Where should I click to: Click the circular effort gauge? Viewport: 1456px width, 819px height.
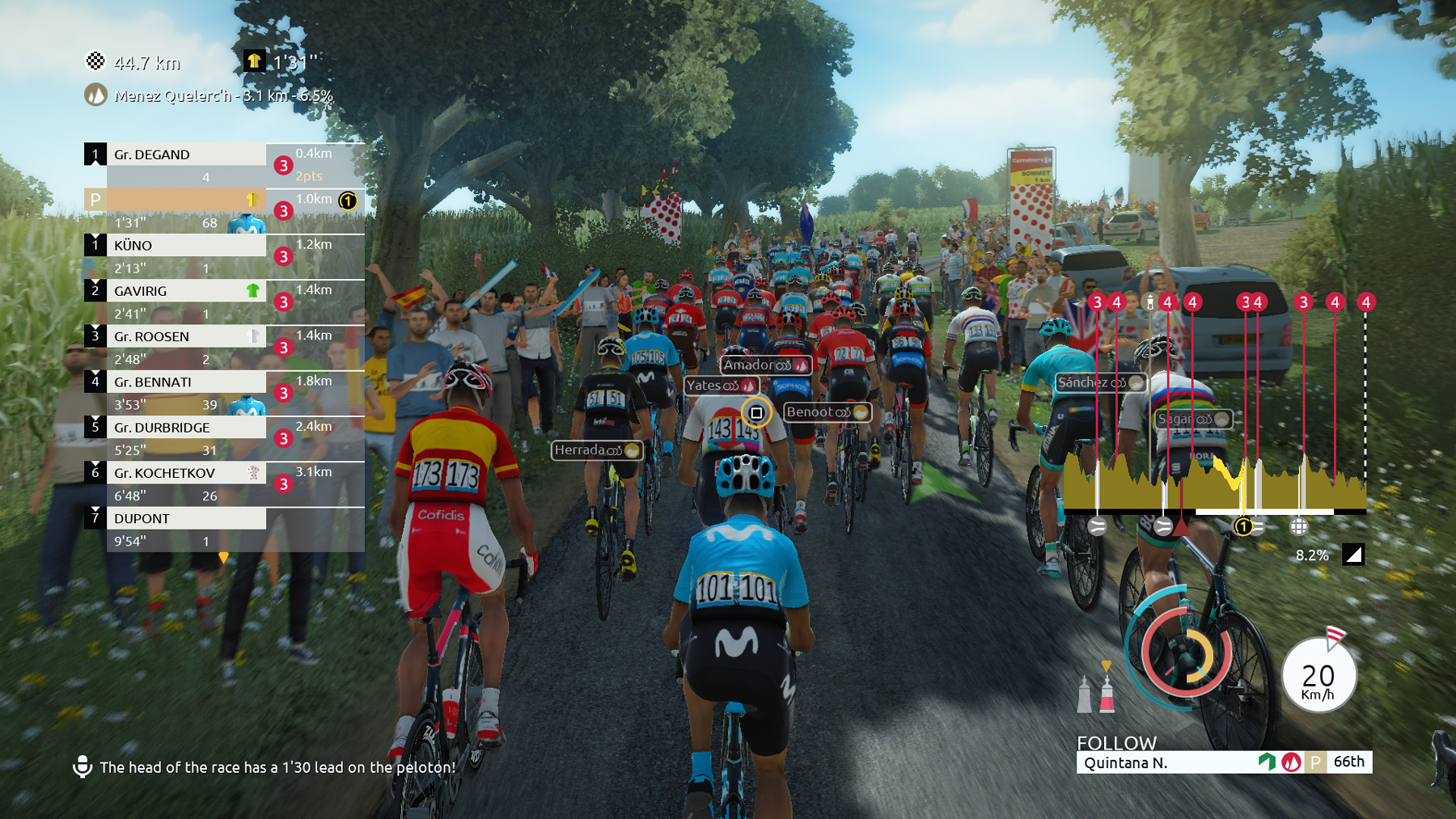pos(1186,653)
